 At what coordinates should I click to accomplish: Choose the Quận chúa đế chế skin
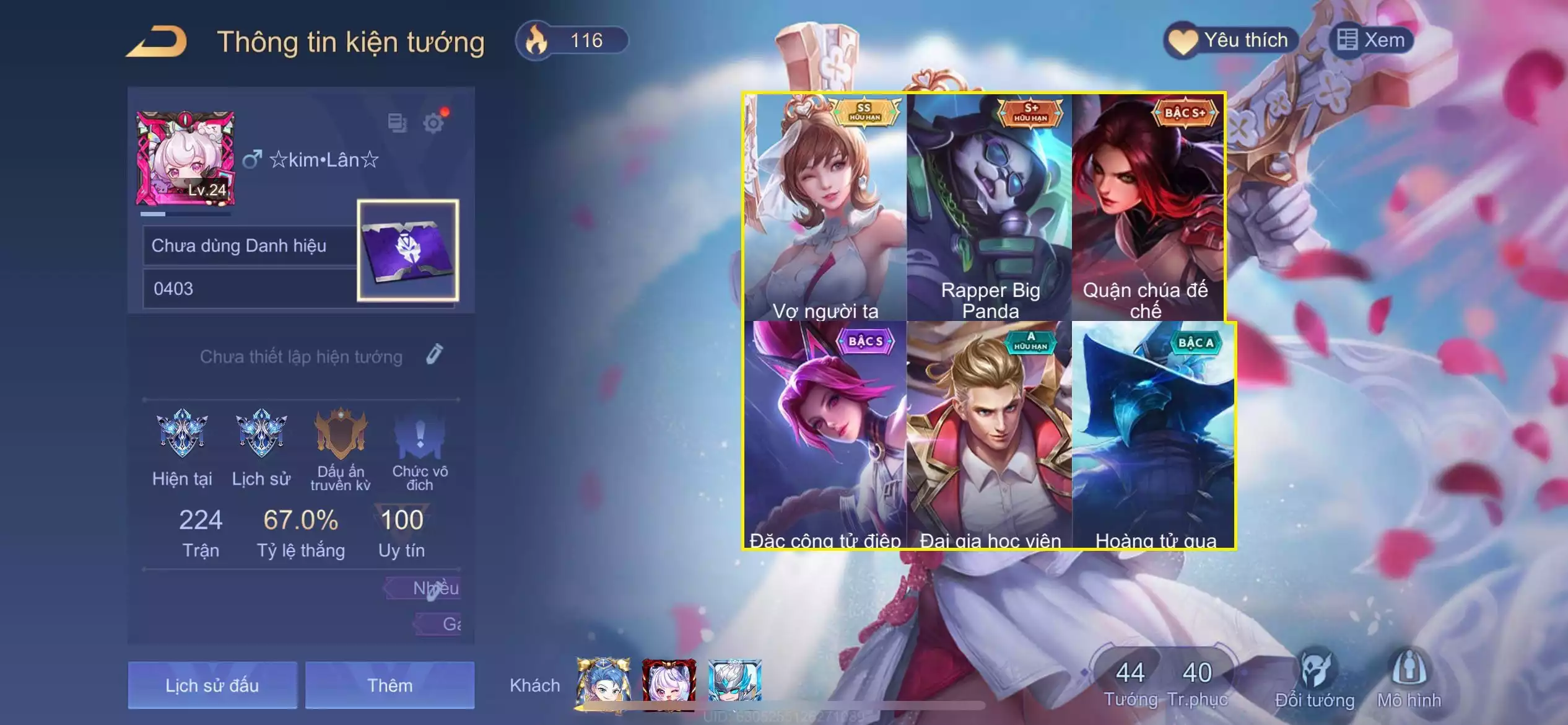(x=1147, y=208)
